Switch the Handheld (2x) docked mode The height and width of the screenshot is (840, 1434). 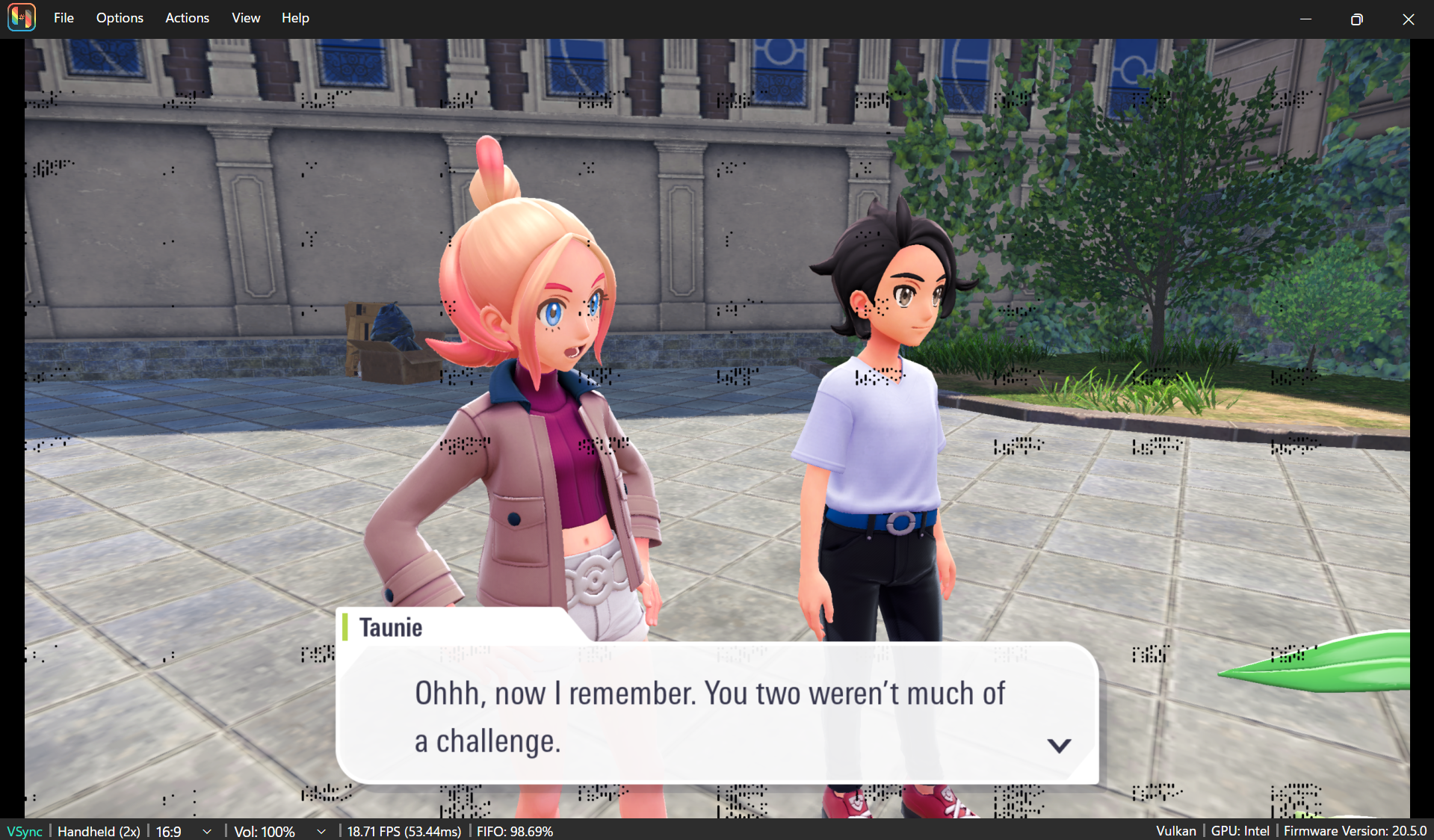99,831
